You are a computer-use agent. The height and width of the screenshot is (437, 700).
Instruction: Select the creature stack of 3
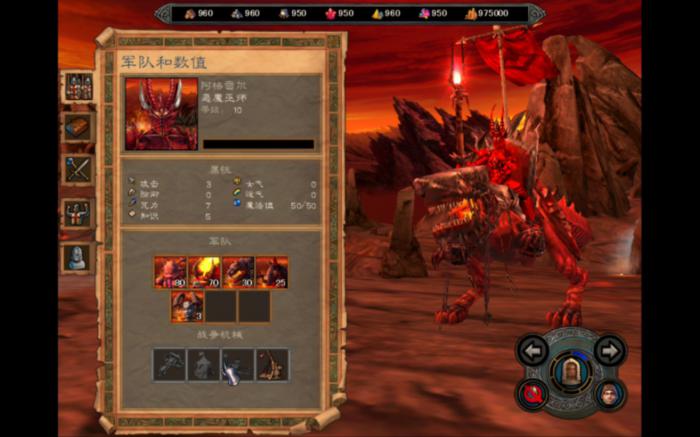tap(187, 306)
